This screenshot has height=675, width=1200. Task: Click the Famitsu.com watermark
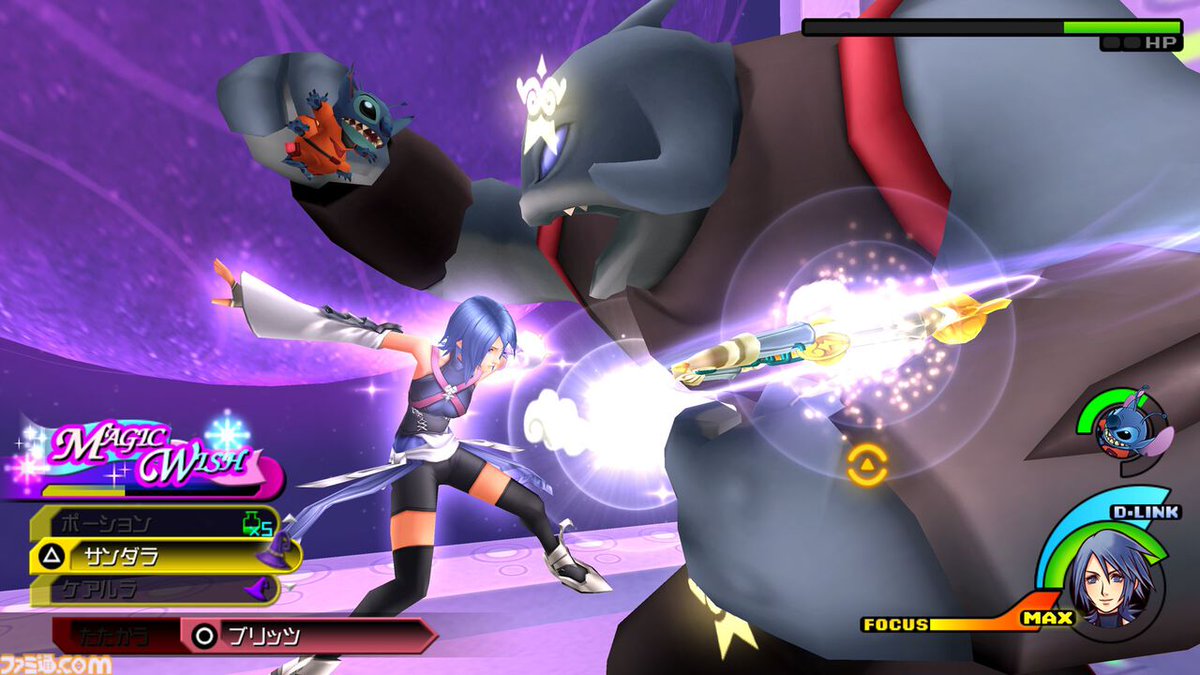coord(55,662)
